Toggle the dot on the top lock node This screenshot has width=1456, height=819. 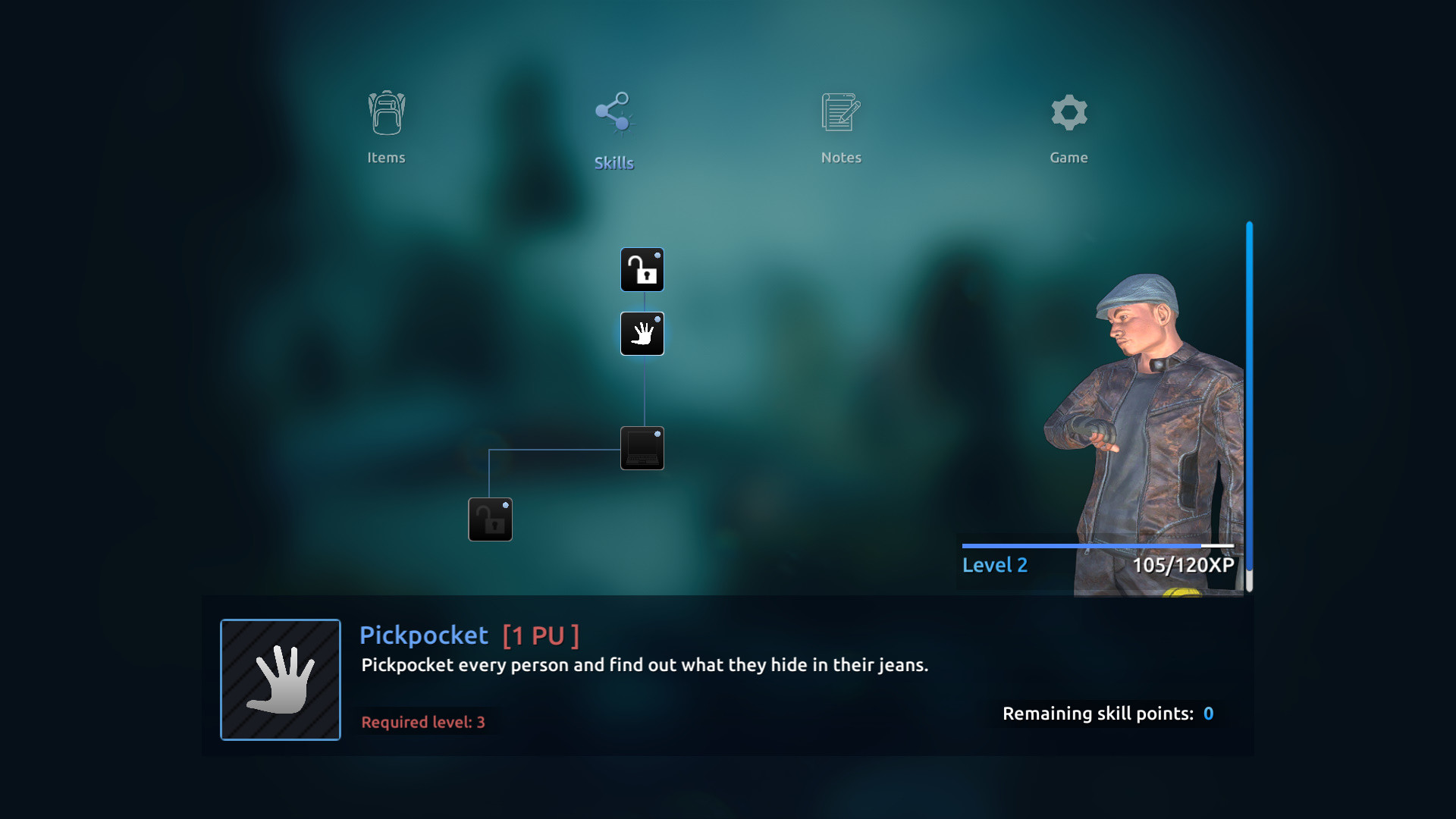658,256
